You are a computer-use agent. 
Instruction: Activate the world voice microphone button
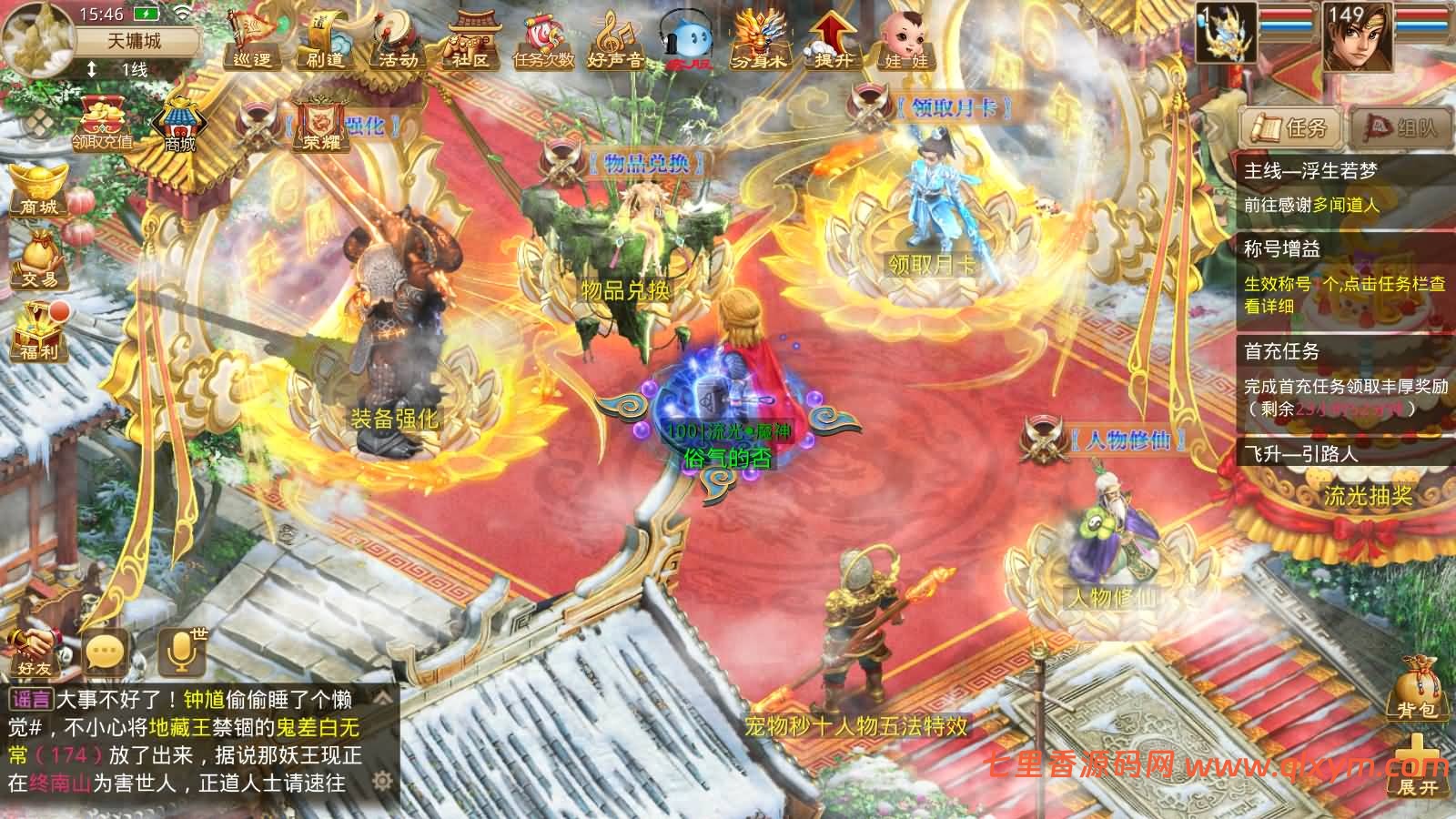[x=180, y=652]
